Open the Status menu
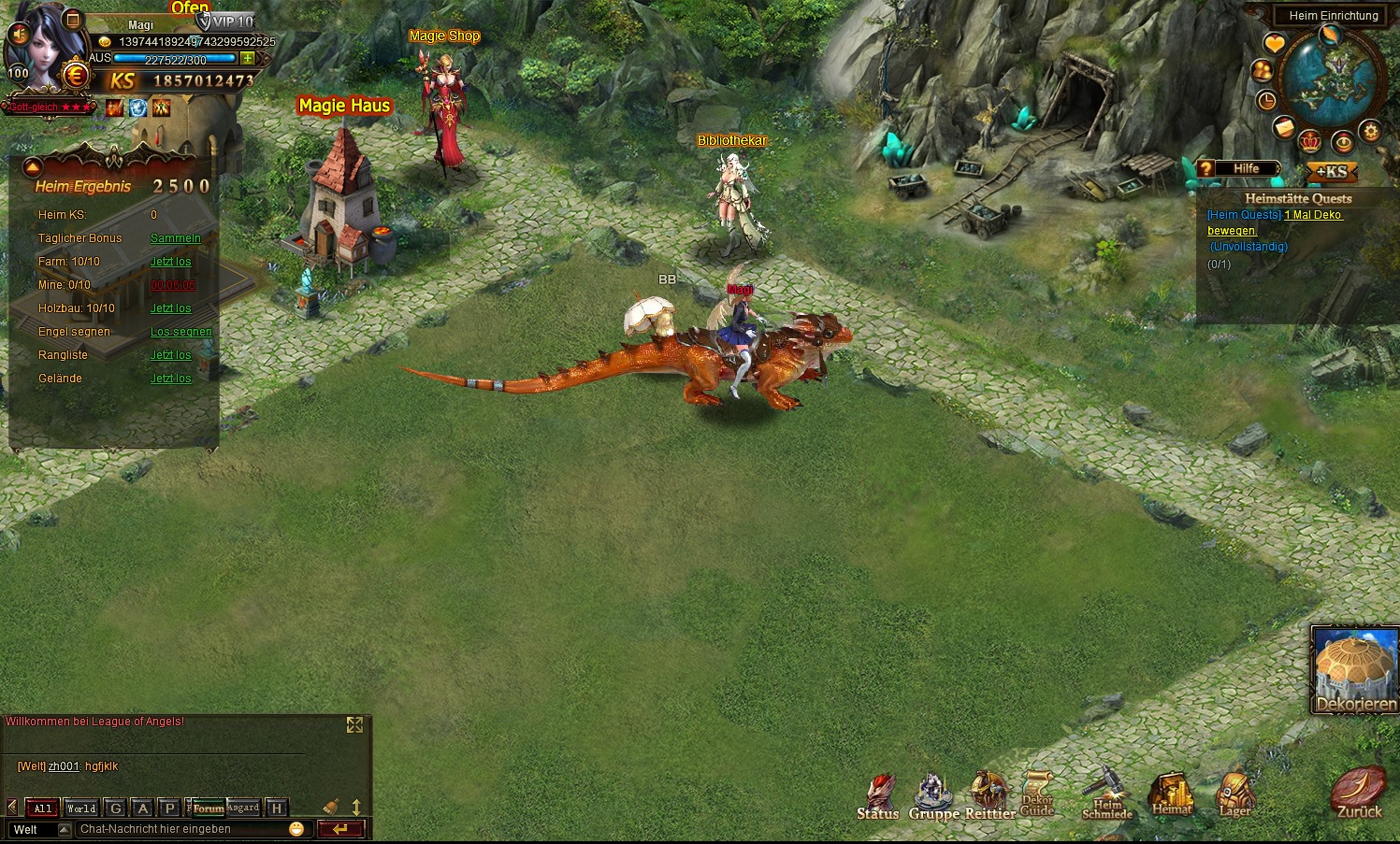 [x=877, y=797]
